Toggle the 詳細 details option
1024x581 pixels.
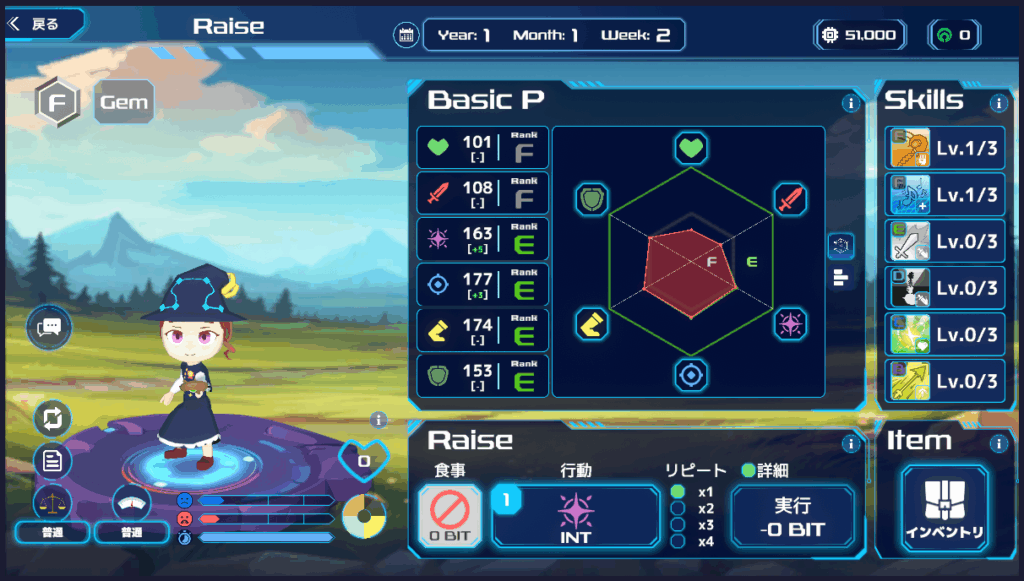(x=746, y=470)
